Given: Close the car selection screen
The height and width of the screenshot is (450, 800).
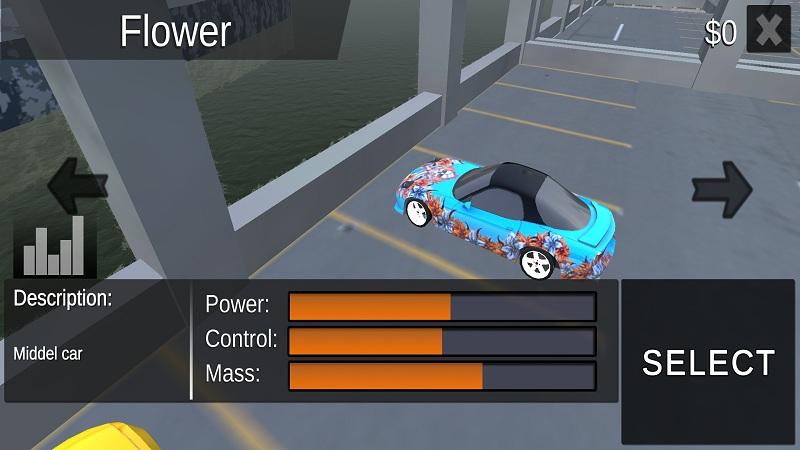Looking at the screenshot, I should (768, 31).
